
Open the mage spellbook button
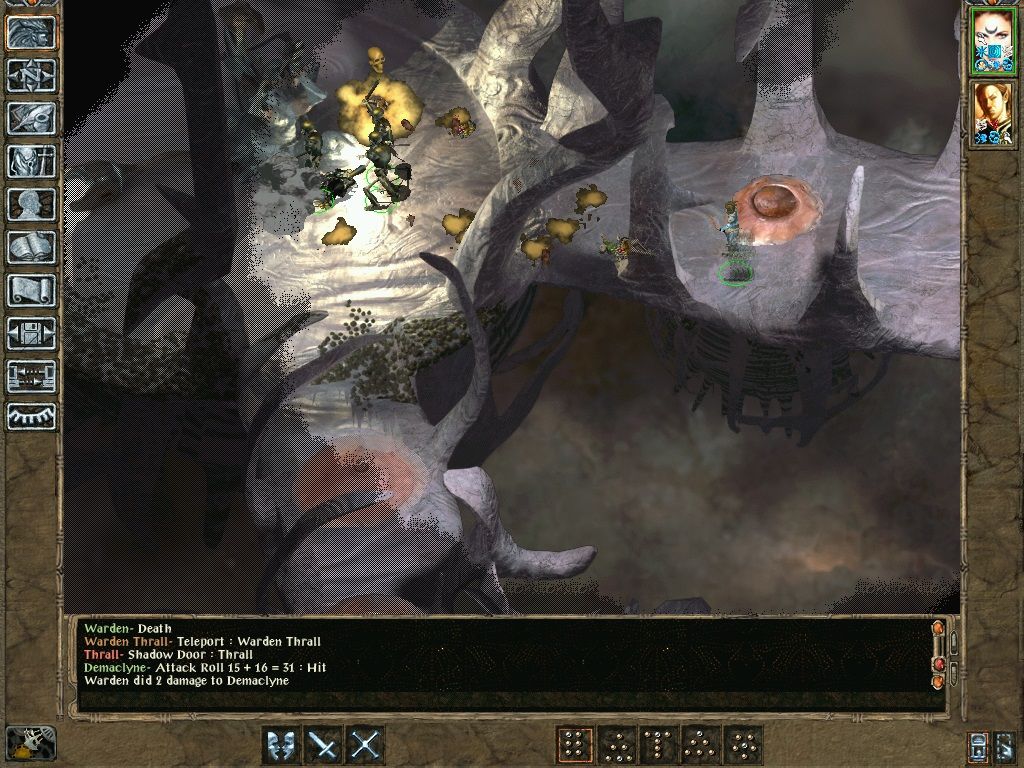coord(31,247)
